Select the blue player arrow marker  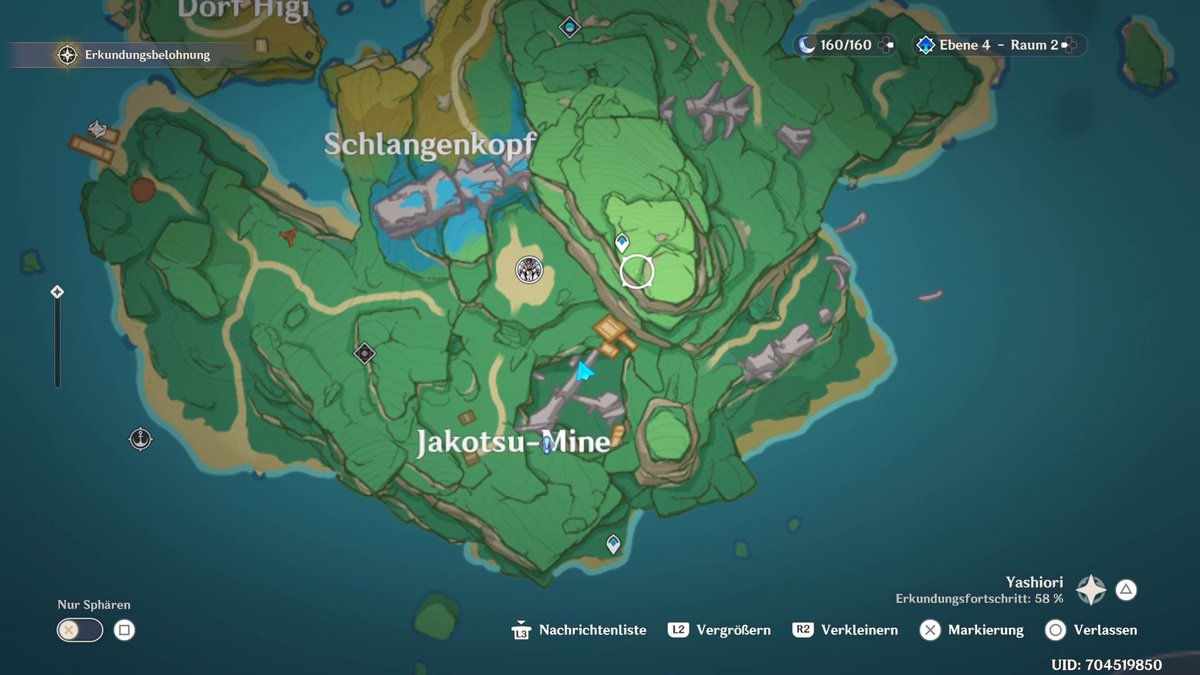pyautogui.click(x=583, y=372)
